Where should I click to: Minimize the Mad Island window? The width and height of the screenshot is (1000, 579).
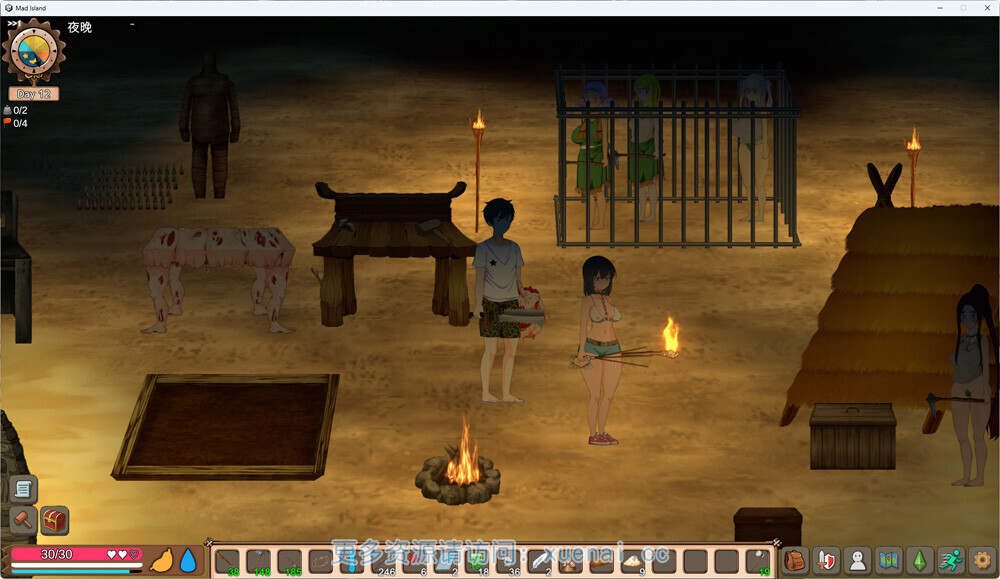tap(940, 8)
